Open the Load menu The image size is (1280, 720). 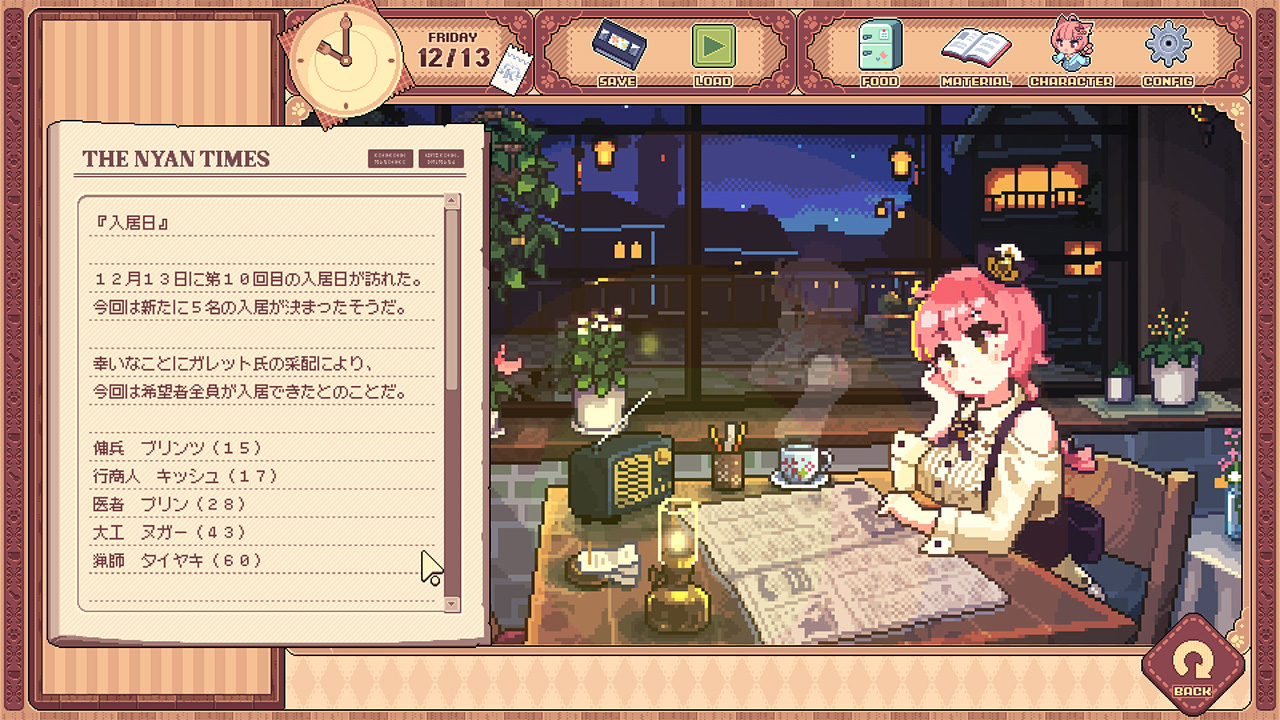point(713,52)
